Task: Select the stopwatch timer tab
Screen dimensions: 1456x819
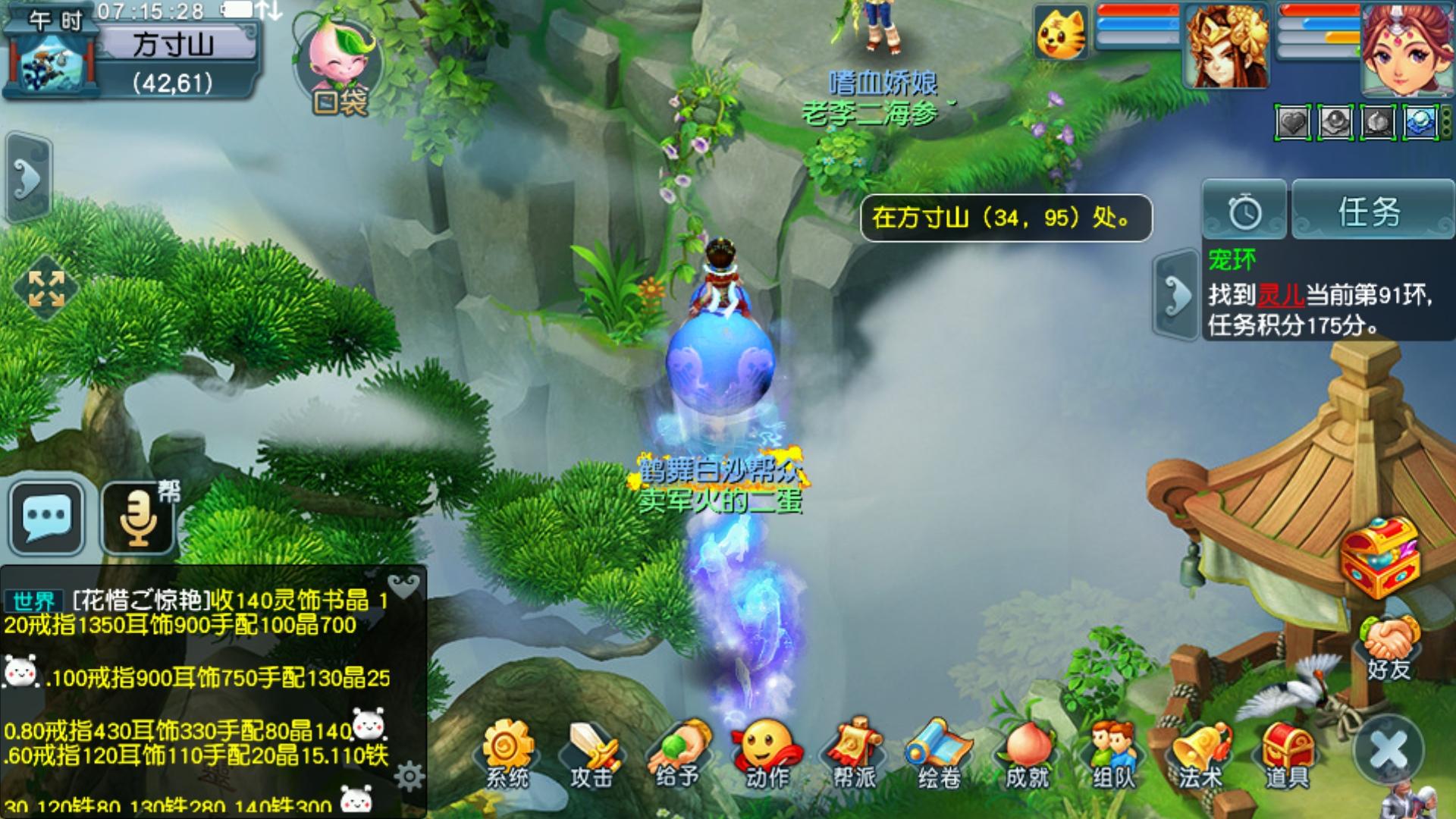Action: pos(1244,212)
